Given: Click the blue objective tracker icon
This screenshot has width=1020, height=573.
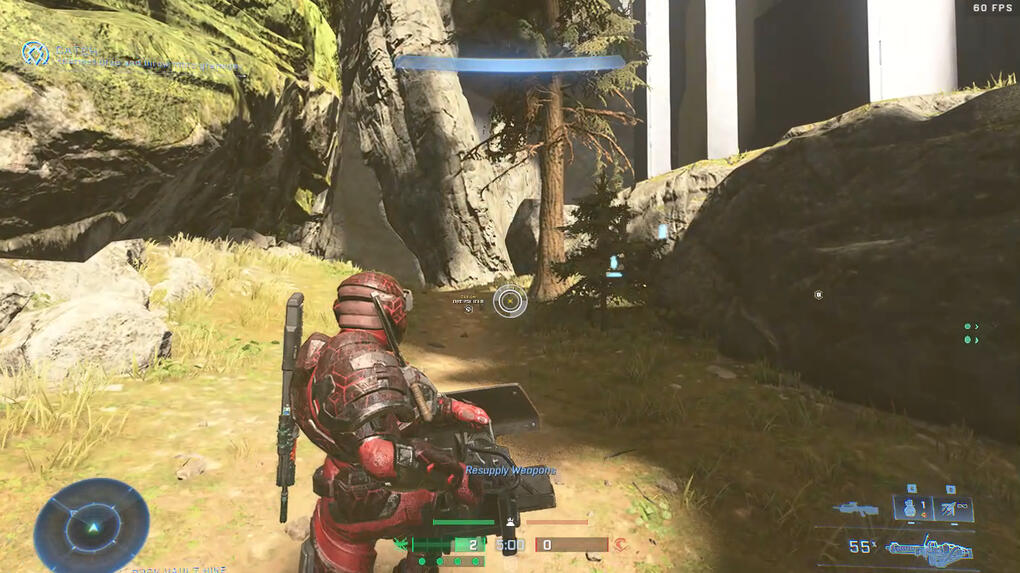Looking at the screenshot, I should (35, 52).
